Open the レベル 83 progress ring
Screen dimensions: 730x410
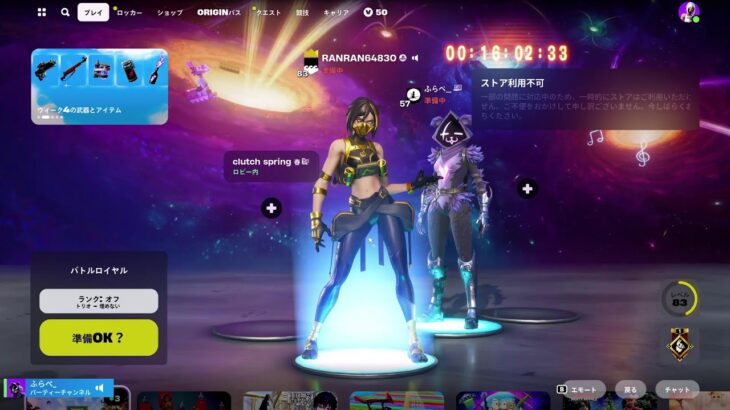pos(679,298)
